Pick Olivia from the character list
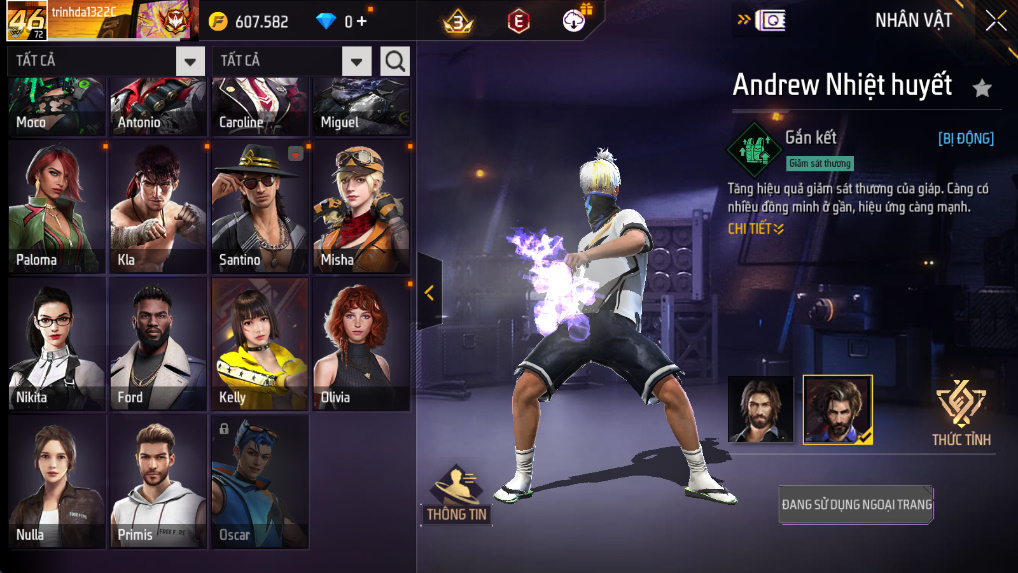This screenshot has width=1018, height=573. (361, 343)
